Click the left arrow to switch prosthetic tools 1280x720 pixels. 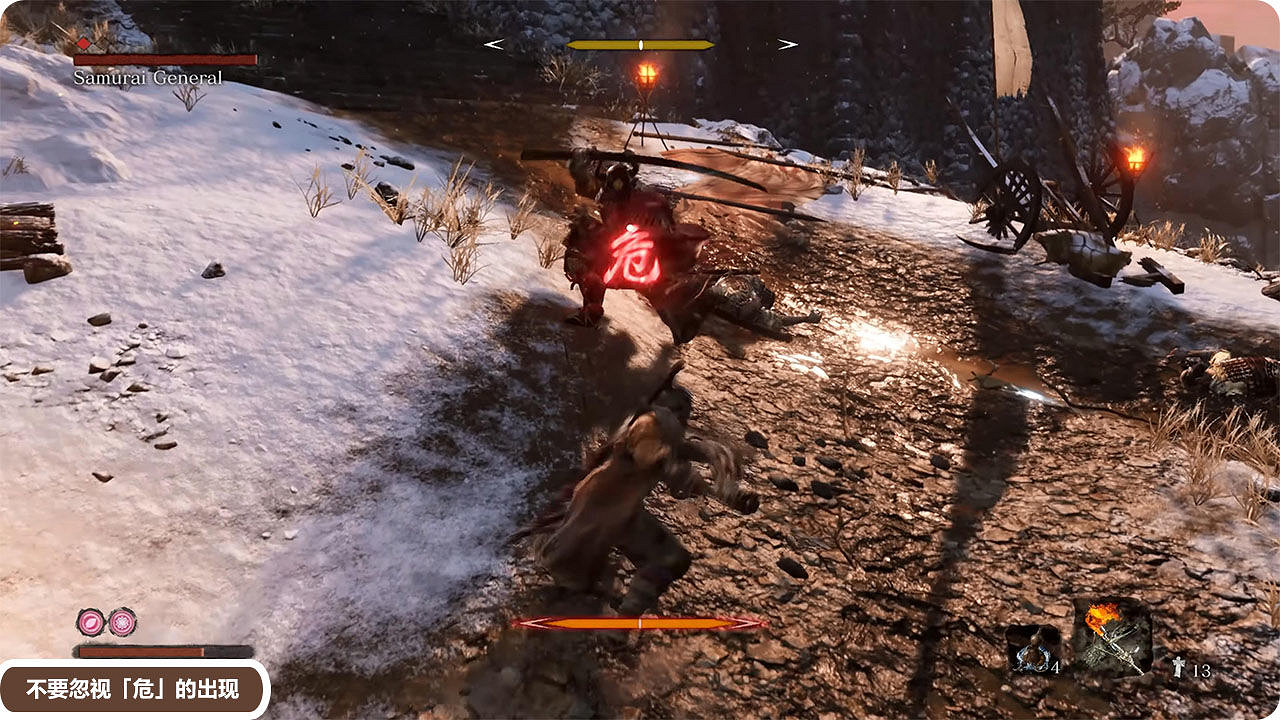tap(491, 43)
